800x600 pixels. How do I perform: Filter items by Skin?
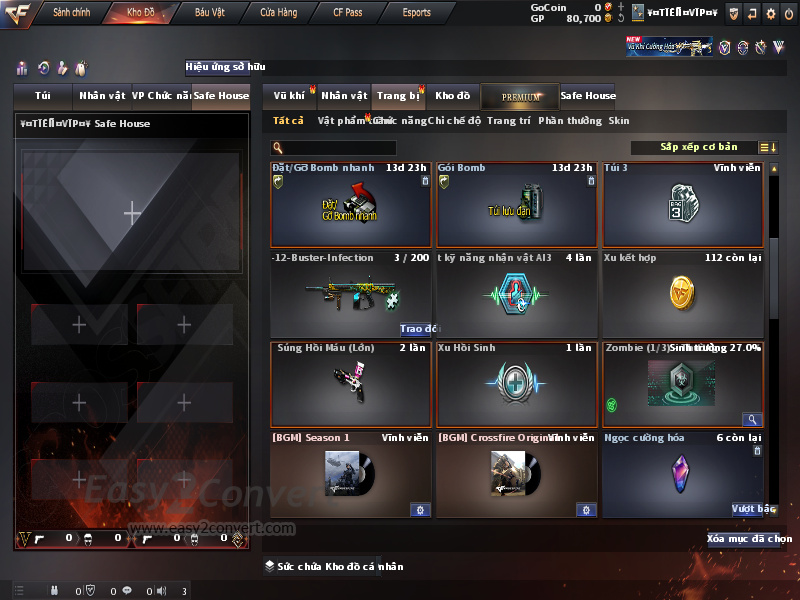619,121
